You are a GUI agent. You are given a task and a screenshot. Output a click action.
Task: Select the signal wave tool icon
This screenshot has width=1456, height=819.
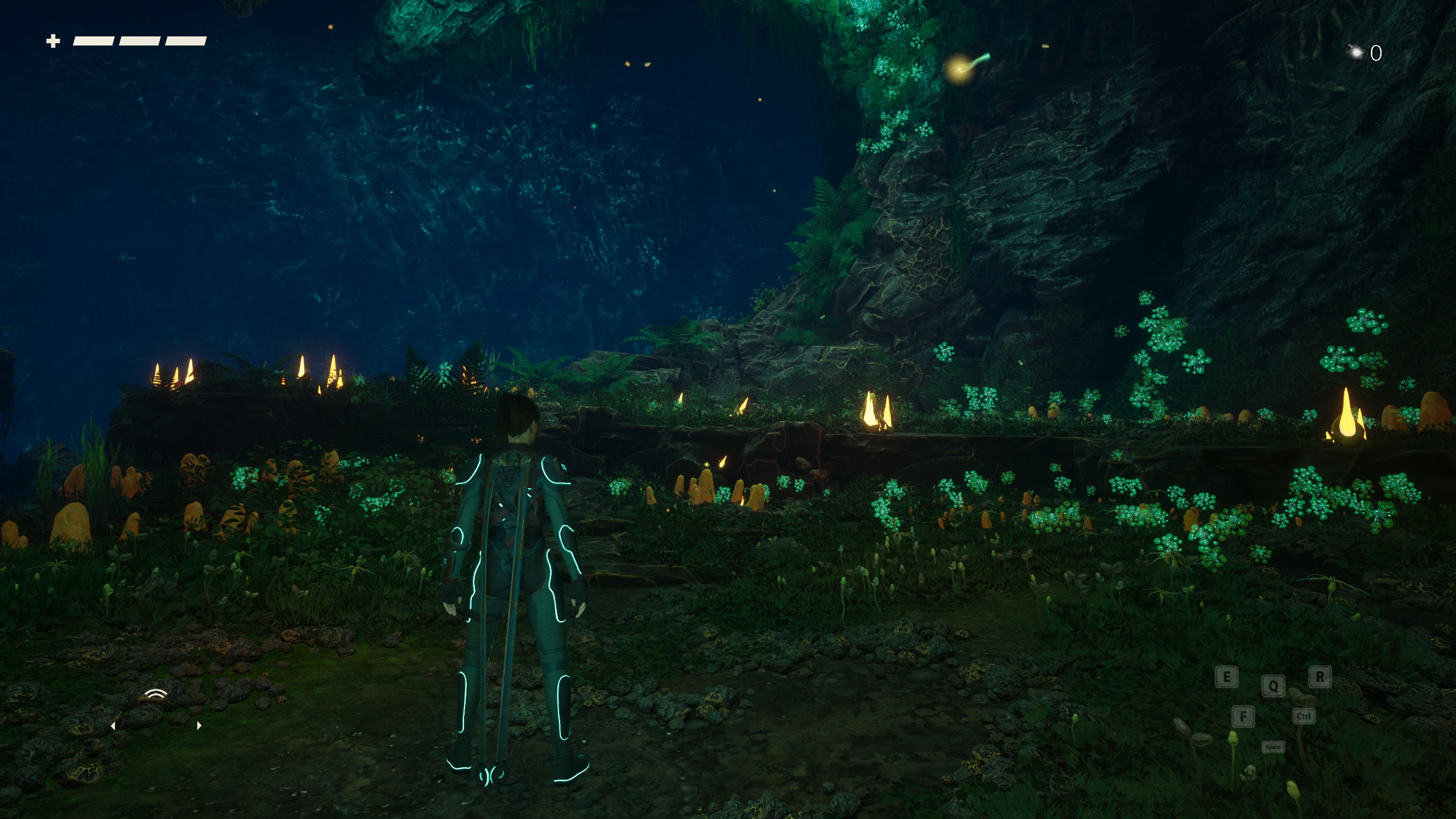[x=156, y=694]
